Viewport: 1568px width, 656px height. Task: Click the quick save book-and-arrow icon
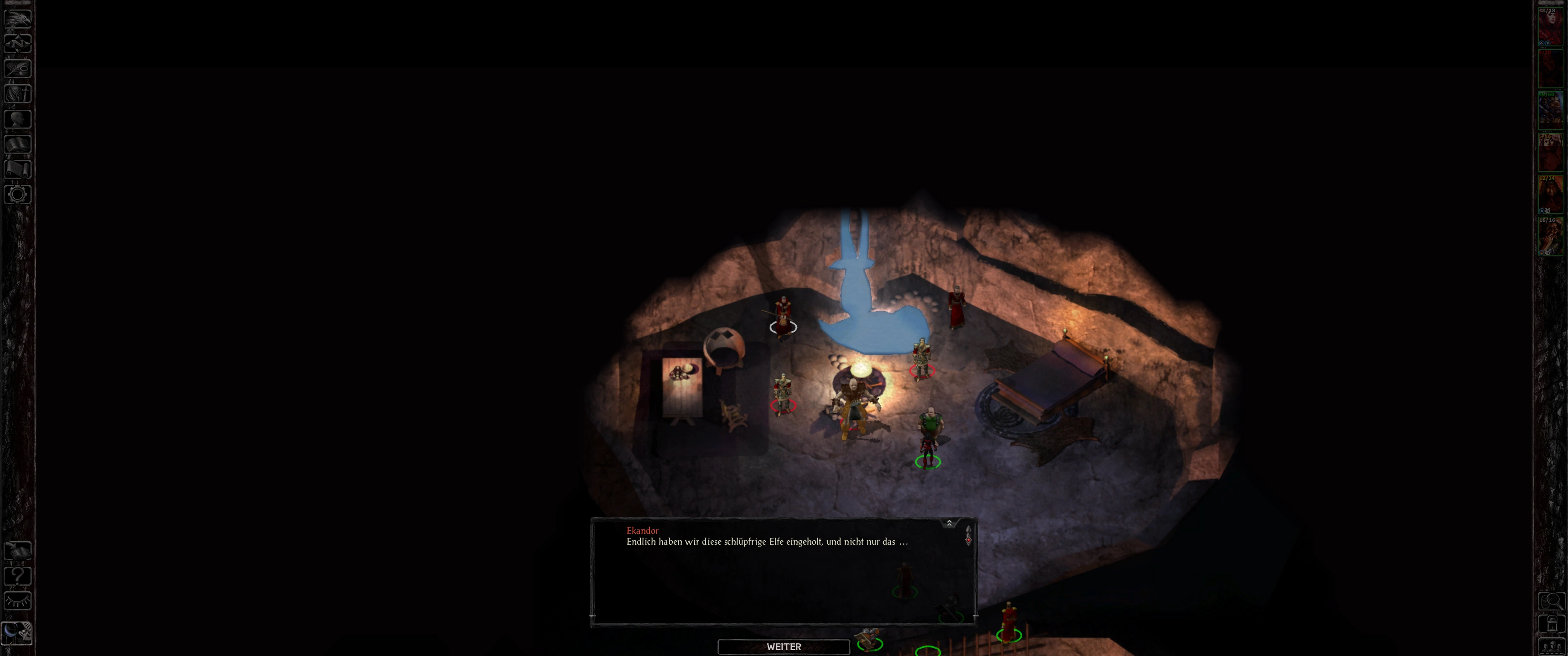click(x=18, y=551)
